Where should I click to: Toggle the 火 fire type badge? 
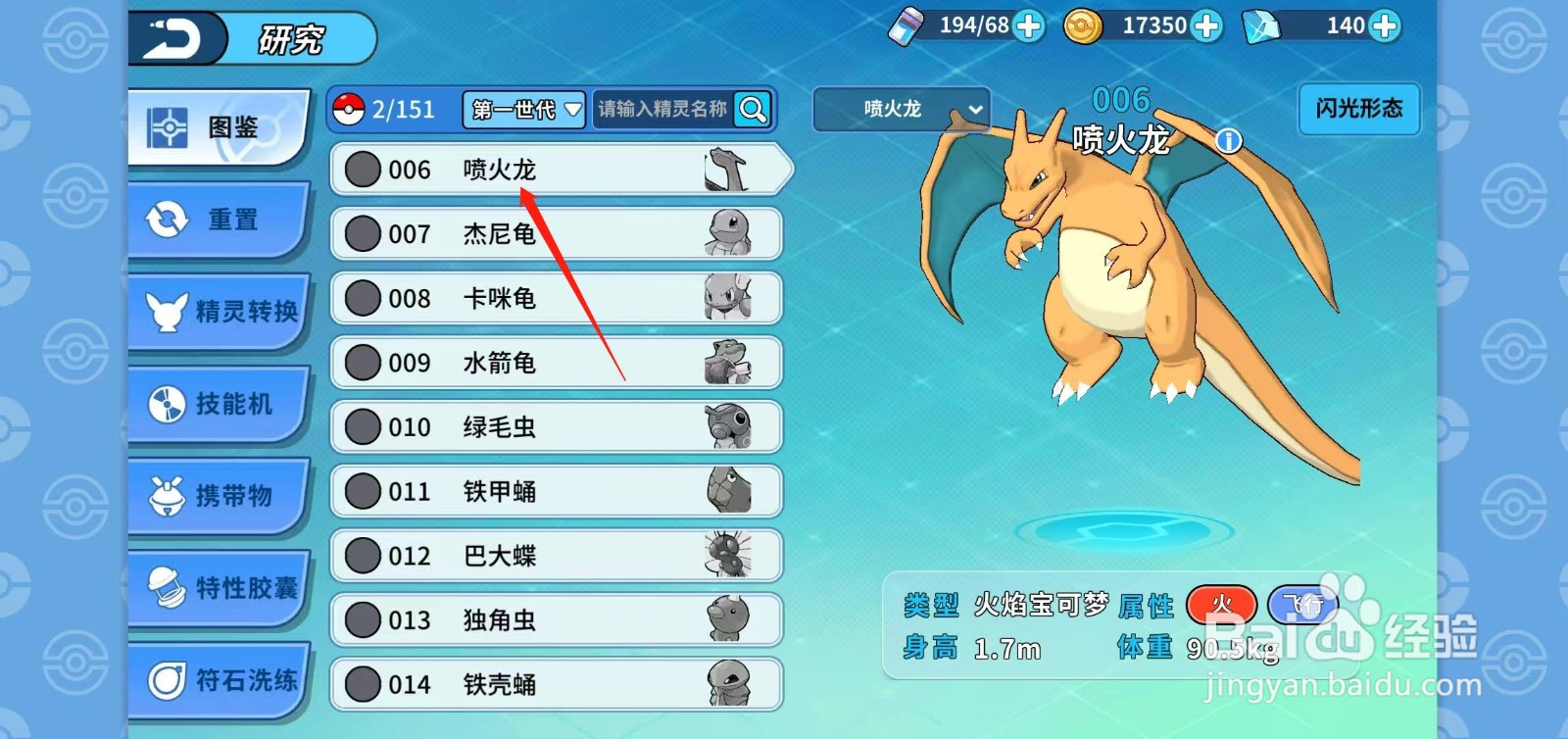tap(1221, 606)
